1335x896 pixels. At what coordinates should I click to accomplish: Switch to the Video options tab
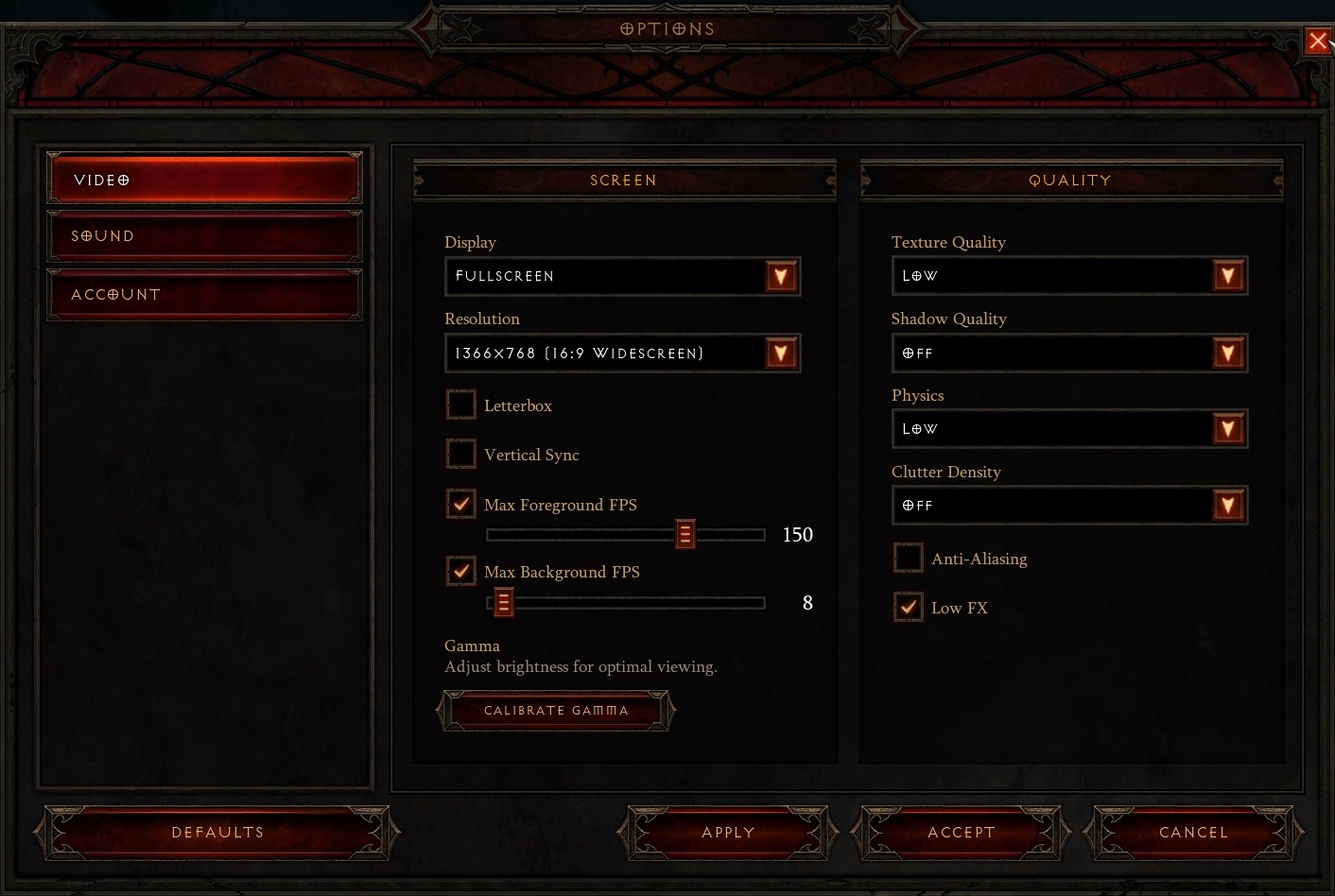(204, 179)
